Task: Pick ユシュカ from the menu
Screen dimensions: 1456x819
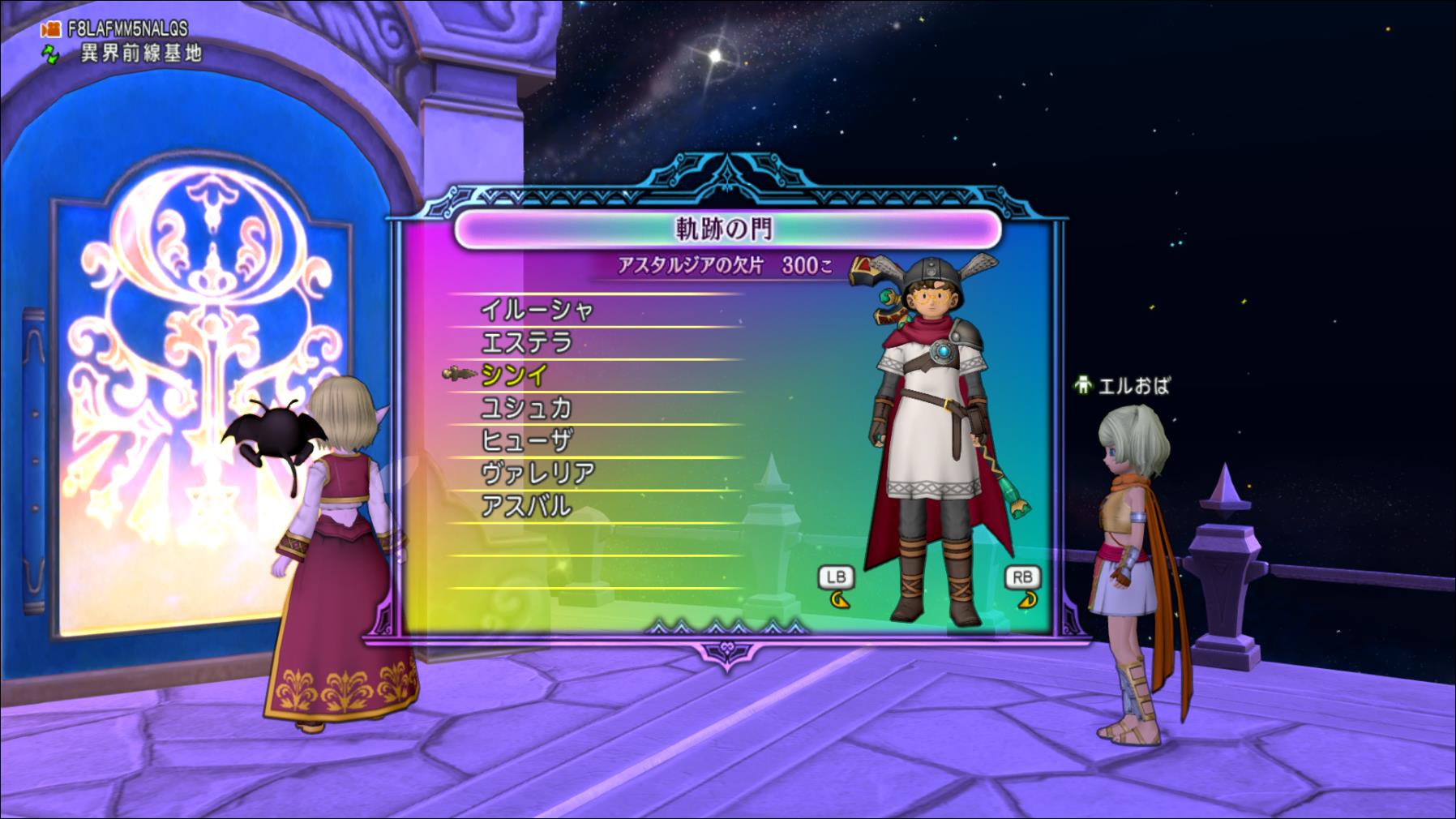Action: (527, 408)
